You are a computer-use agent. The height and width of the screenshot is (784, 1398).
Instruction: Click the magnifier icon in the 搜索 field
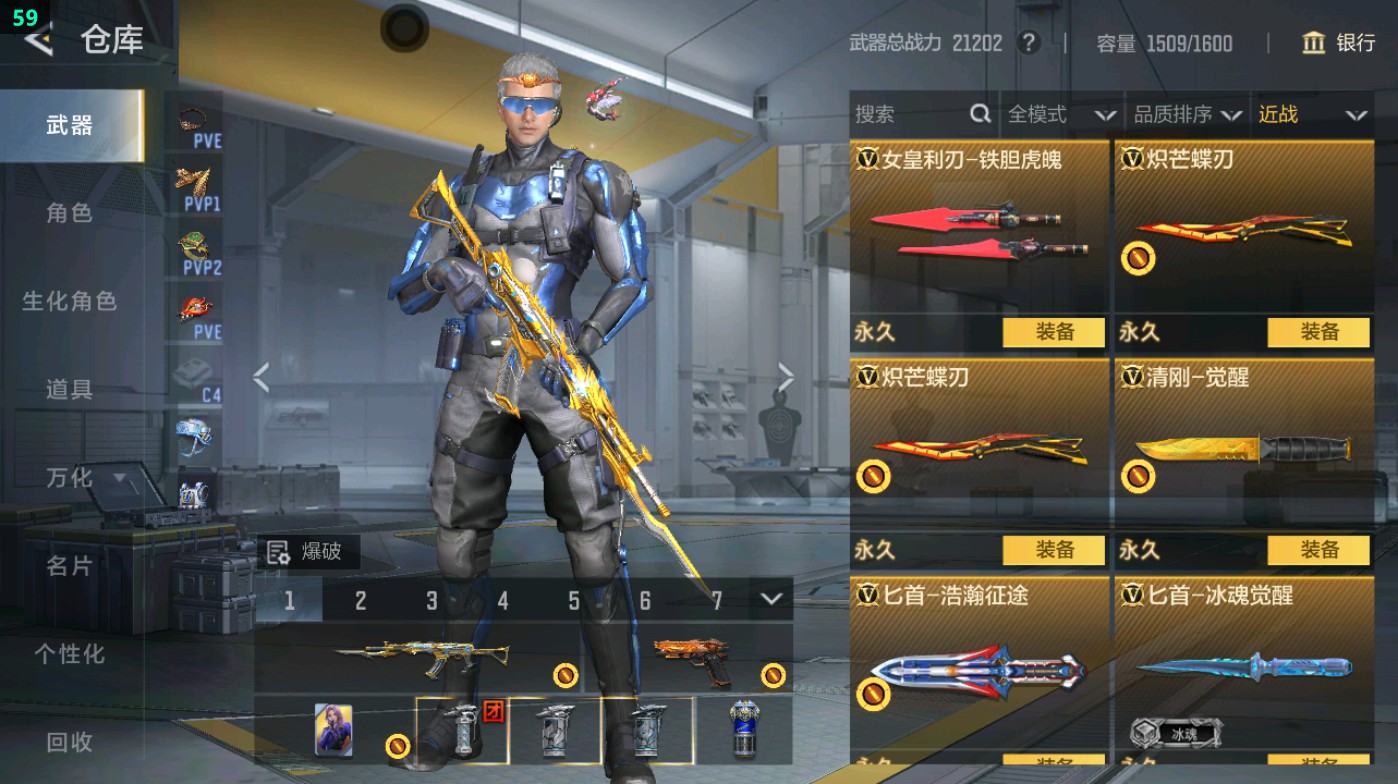(978, 115)
